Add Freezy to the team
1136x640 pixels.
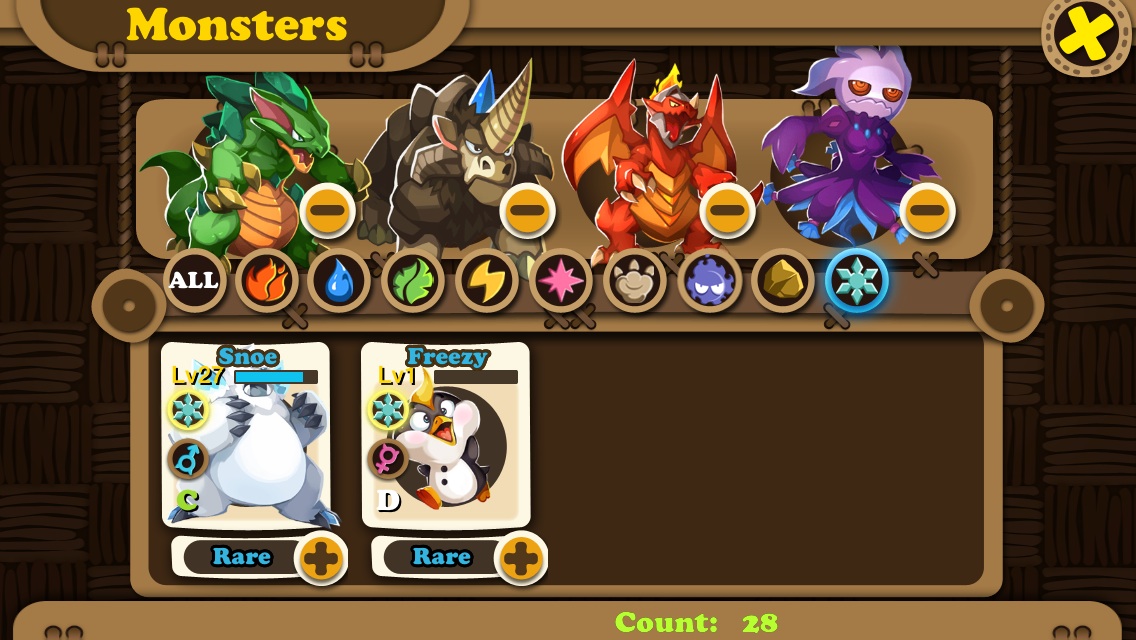point(521,558)
